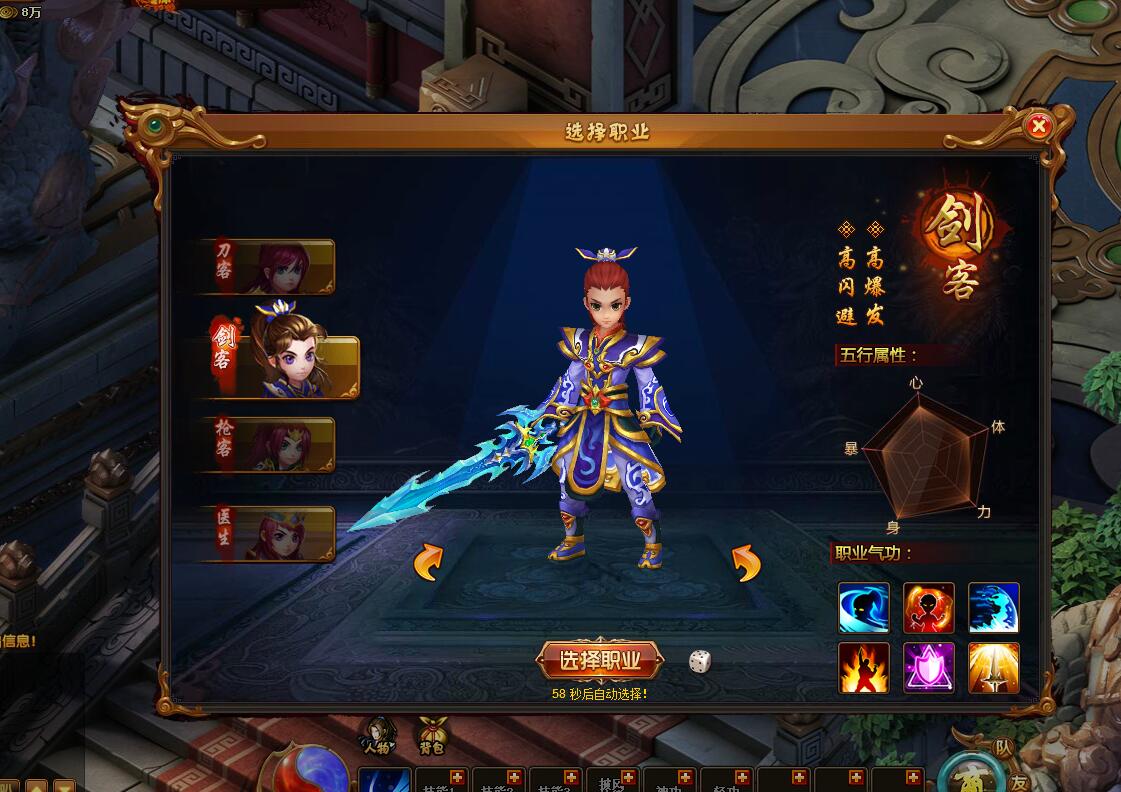View the golden glowing sword skill
Screen dimensions: 1121x792
[994, 668]
